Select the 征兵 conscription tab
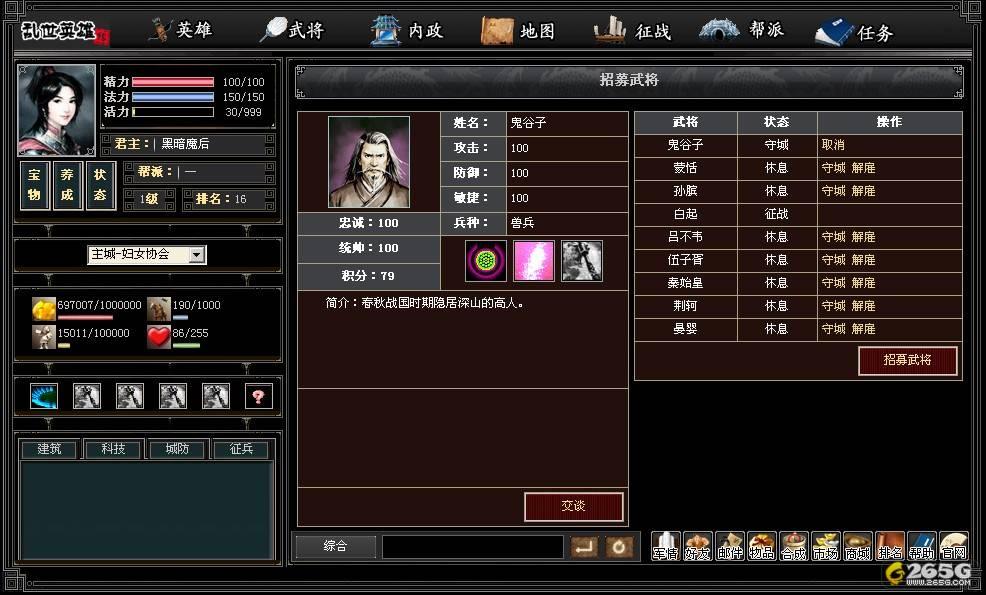The height and width of the screenshot is (595, 986). pyautogui.click(x=241, y=450)
